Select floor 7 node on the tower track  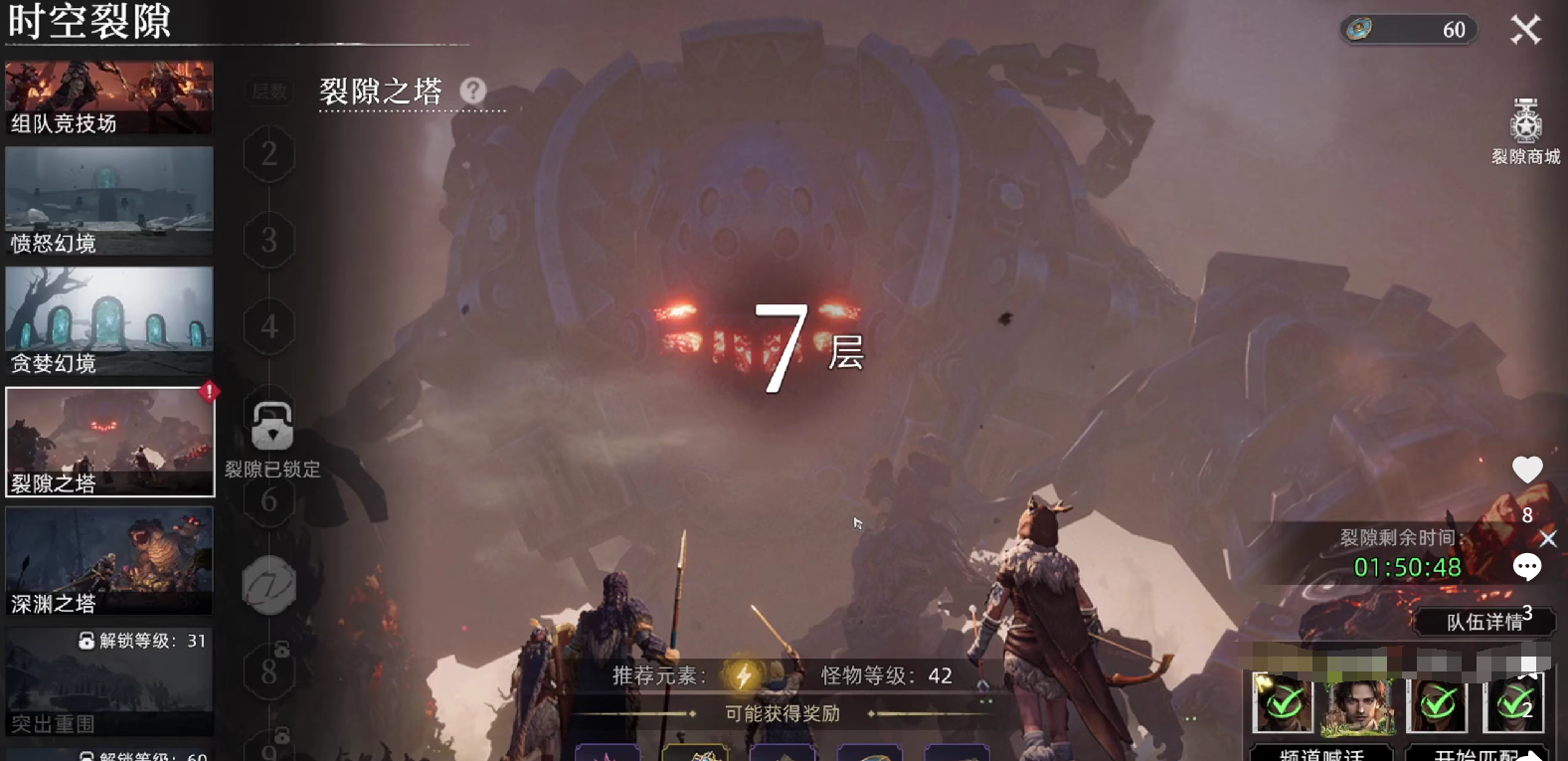coord(268,585)
